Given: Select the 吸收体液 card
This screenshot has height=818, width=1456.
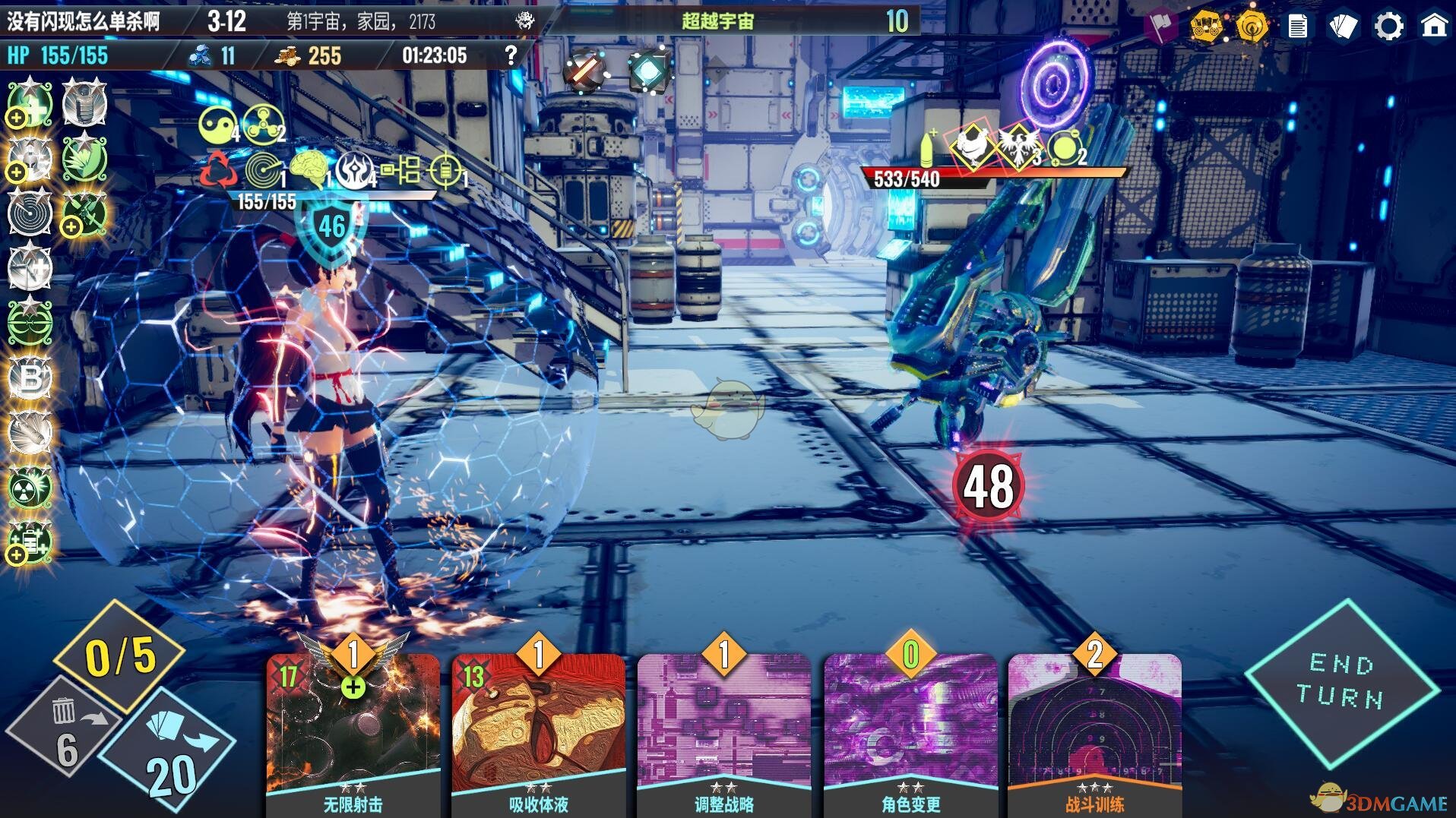Looking at the screenshot, I should 538,729.
